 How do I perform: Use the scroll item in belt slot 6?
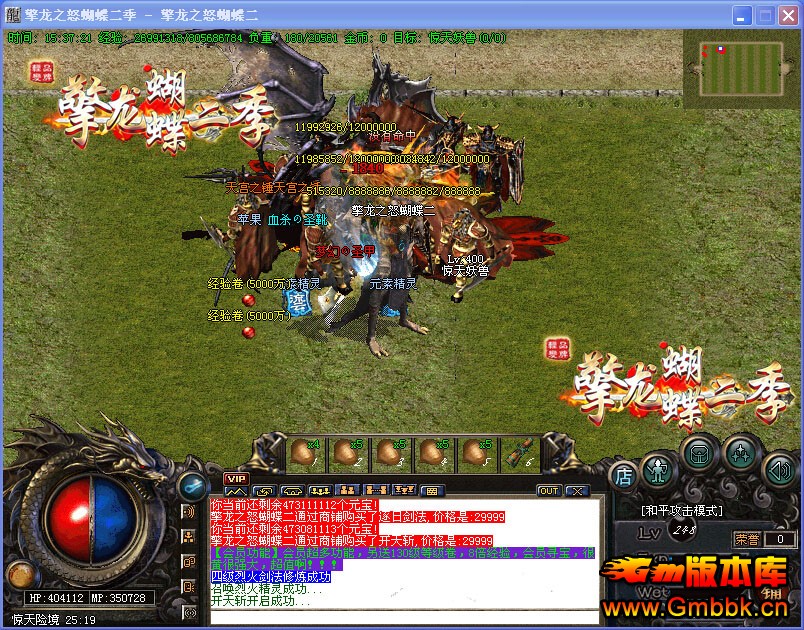pos(521,454)
